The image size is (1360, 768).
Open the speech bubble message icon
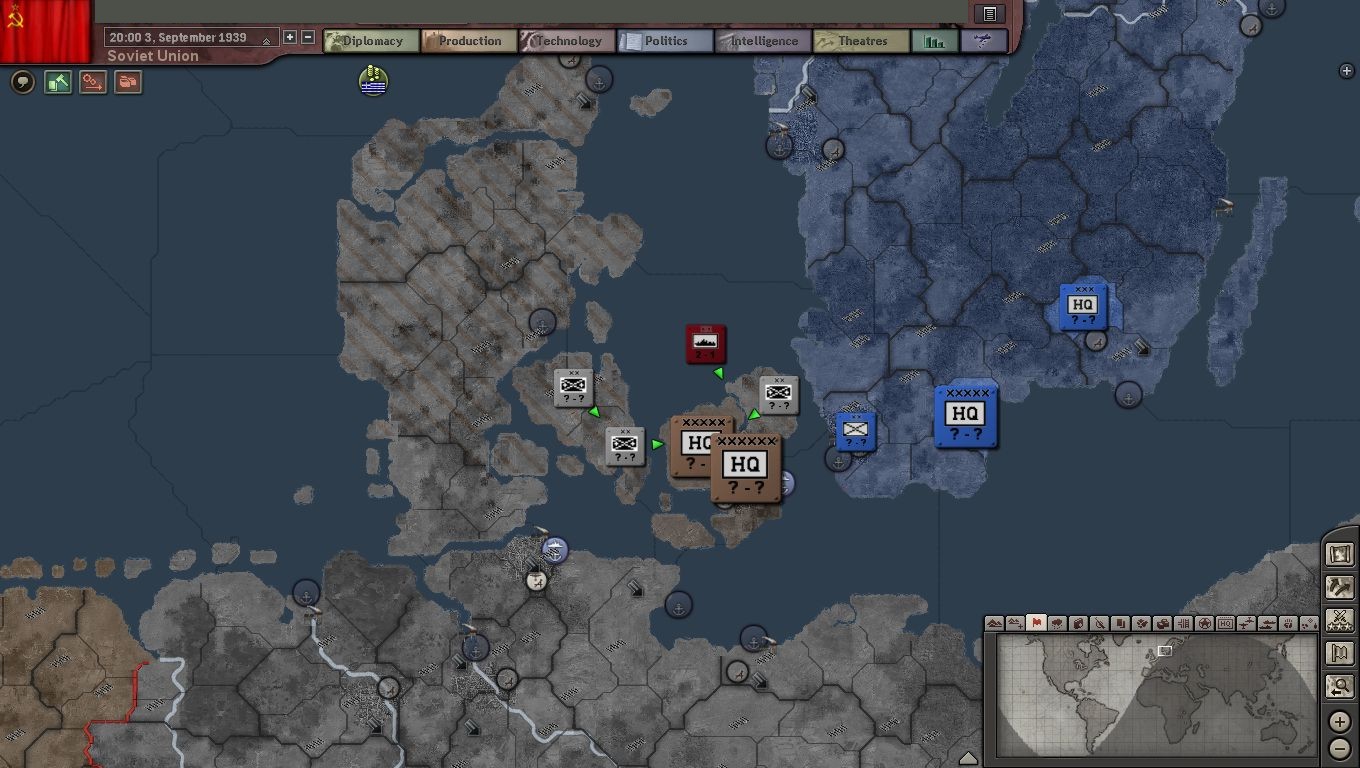coord(22,82)
